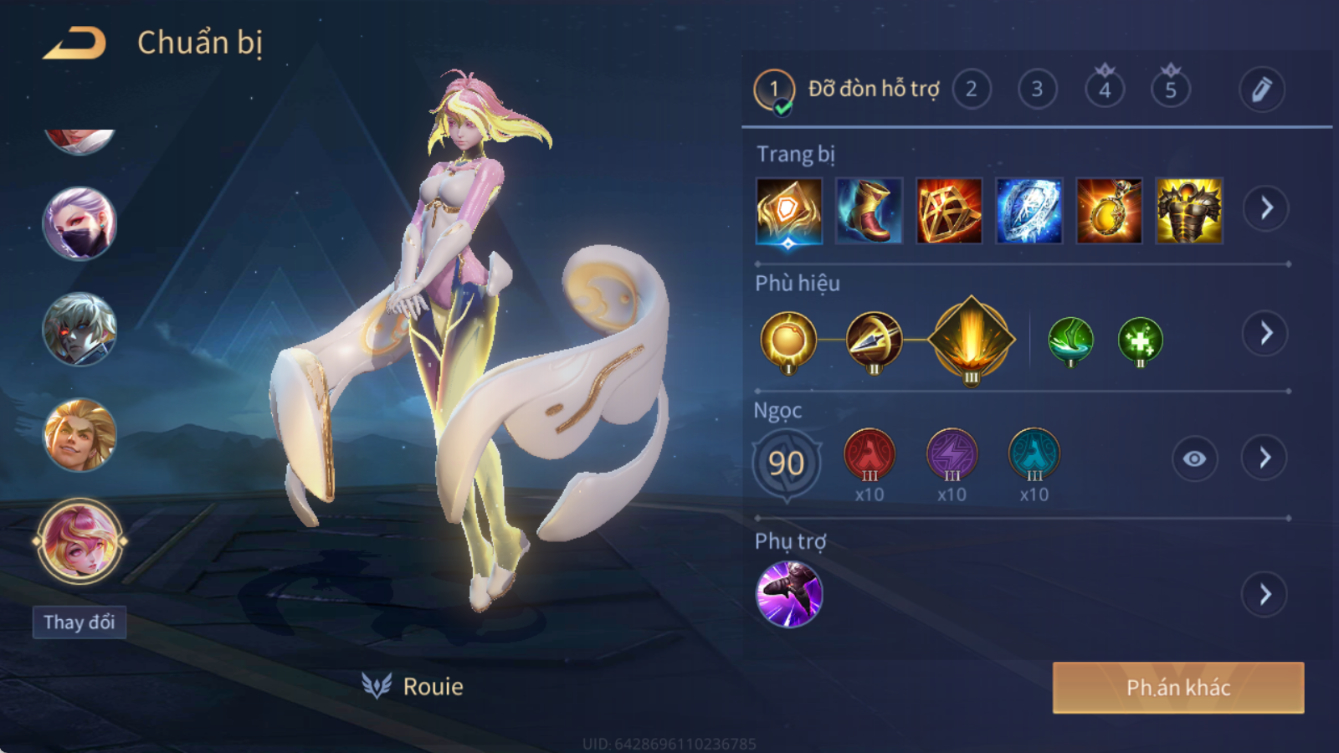The image size is (1339, 753).
Task: Toggle the Ngọc eye visibility icon
Action: pos(1194,459)
